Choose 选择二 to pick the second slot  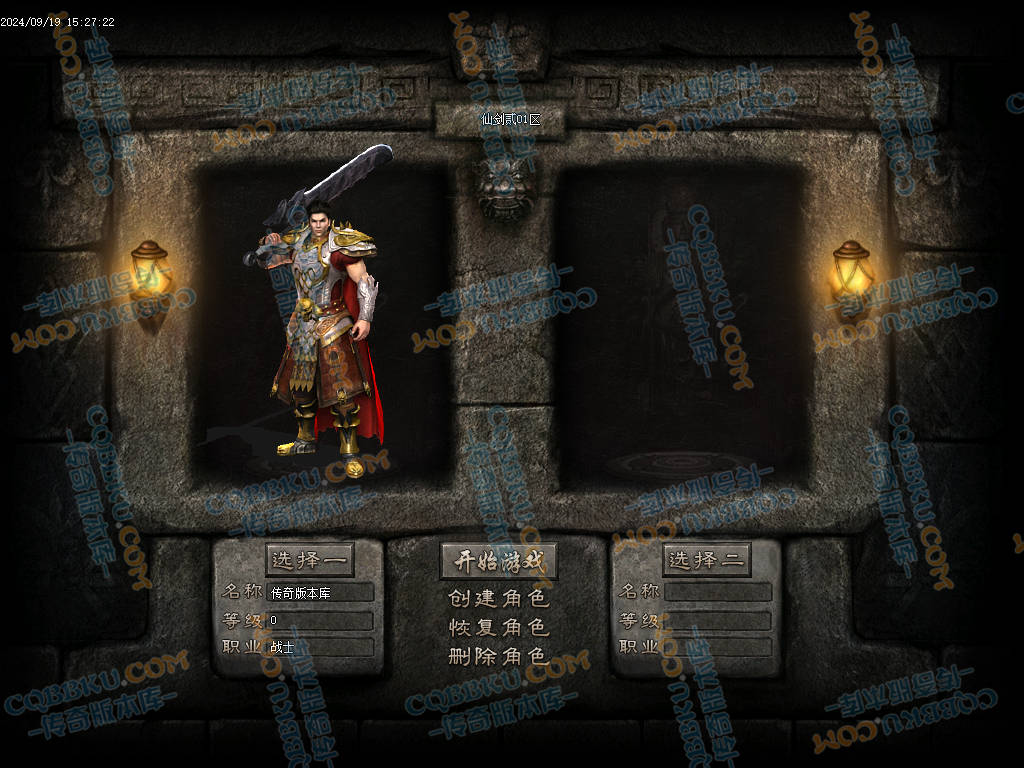707,561
